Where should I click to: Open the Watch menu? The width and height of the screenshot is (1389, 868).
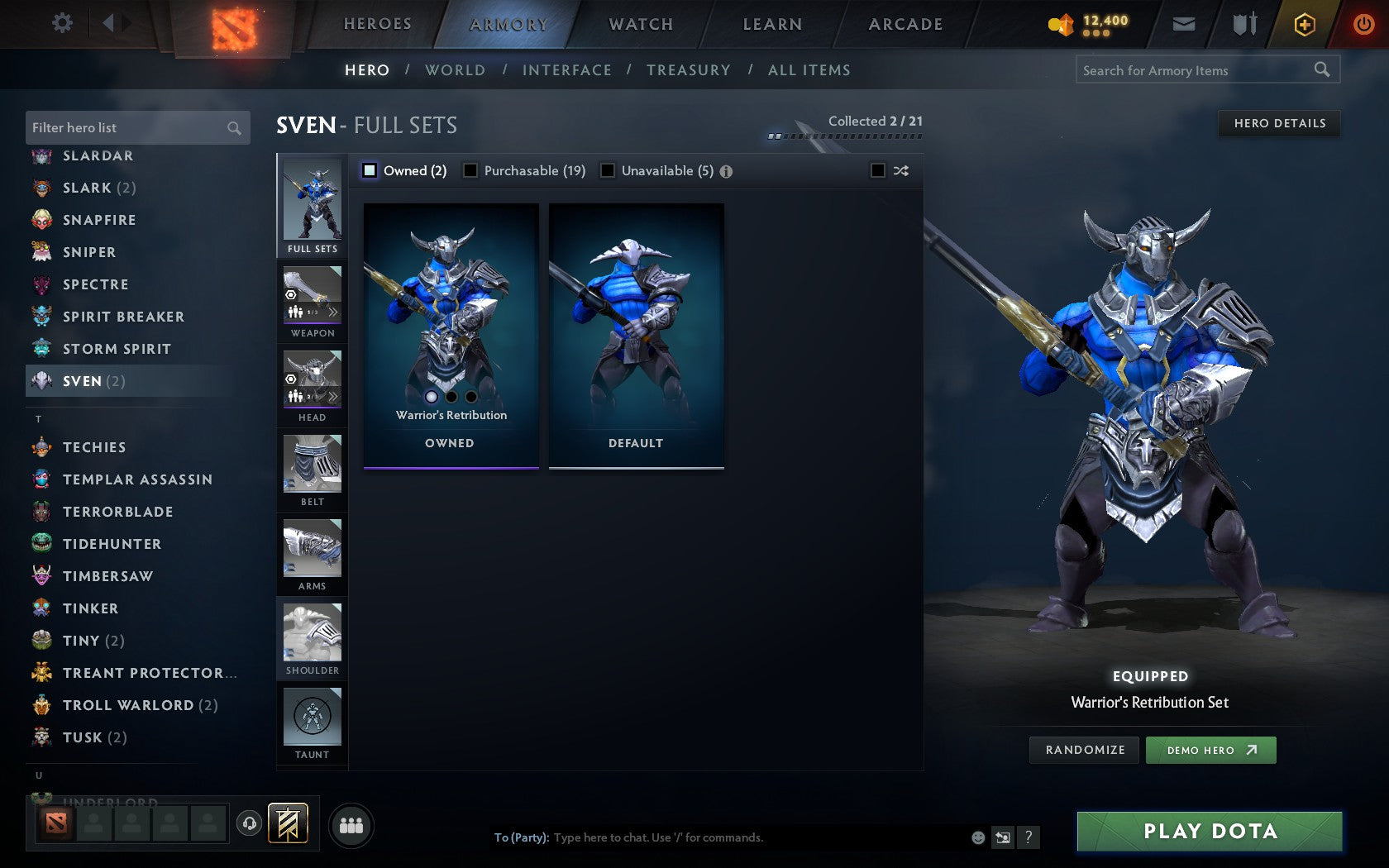[x=641, y=24]
